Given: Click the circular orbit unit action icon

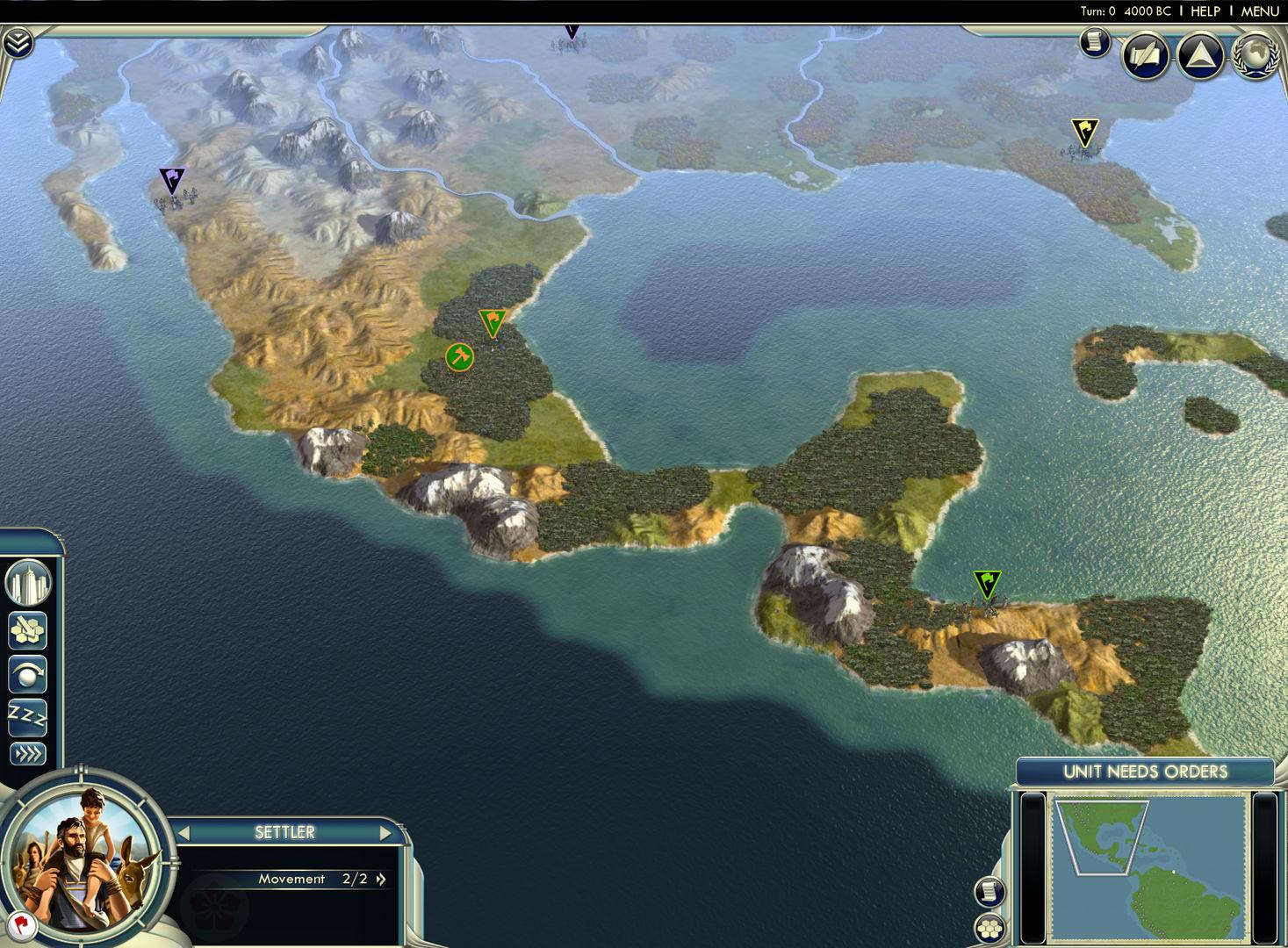Looking at the screenshot, I should [x=28, y=674].
